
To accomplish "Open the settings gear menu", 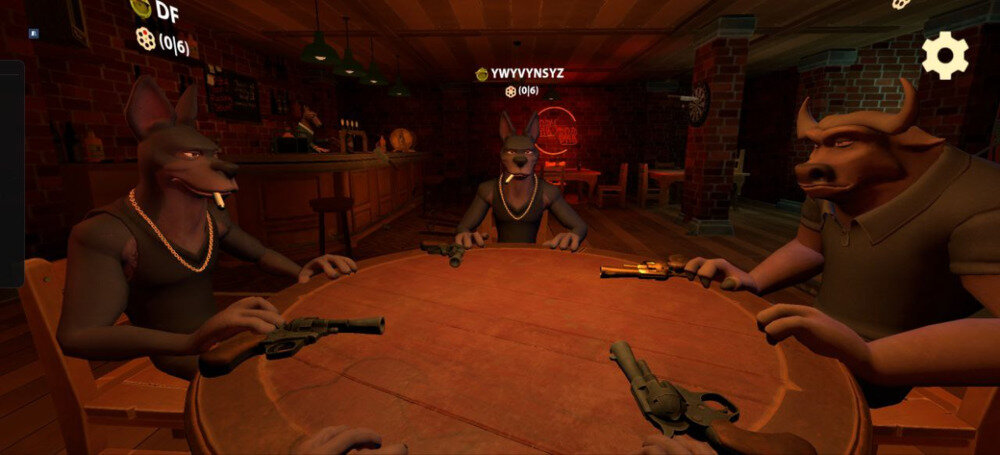I will point(944,55).
